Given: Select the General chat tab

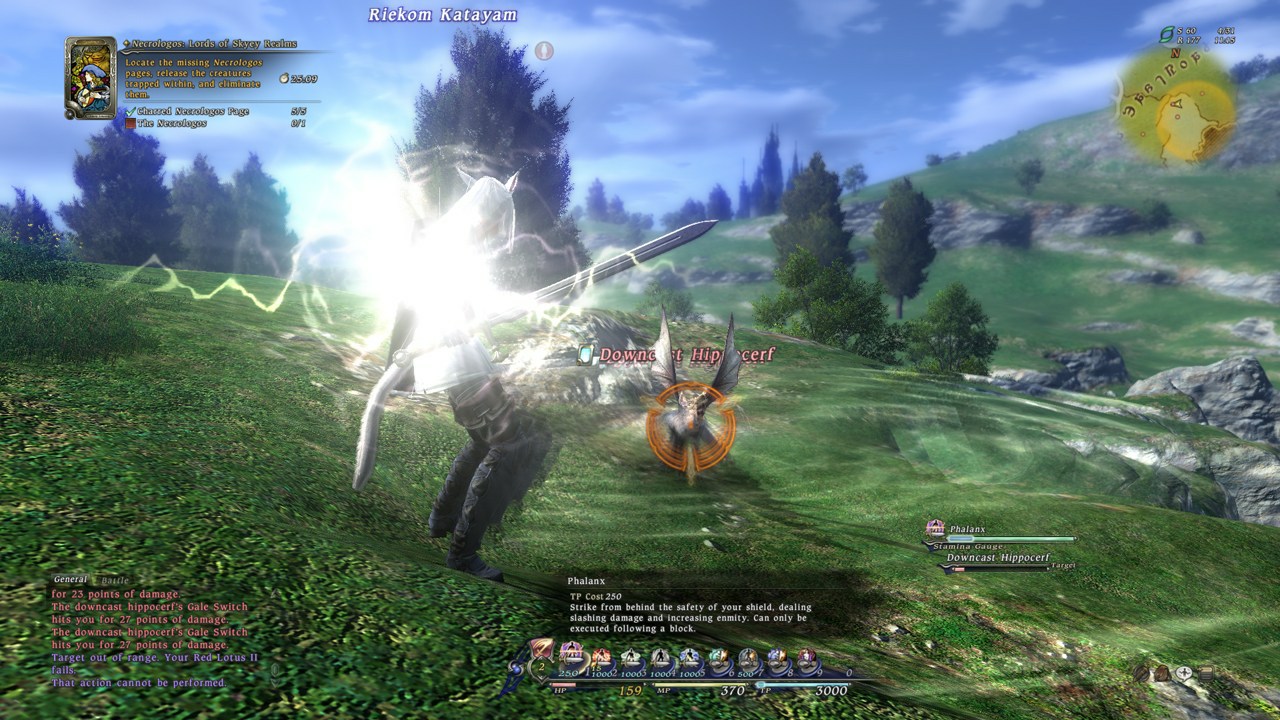Looking at the screenshot, I should pos(71,578).
